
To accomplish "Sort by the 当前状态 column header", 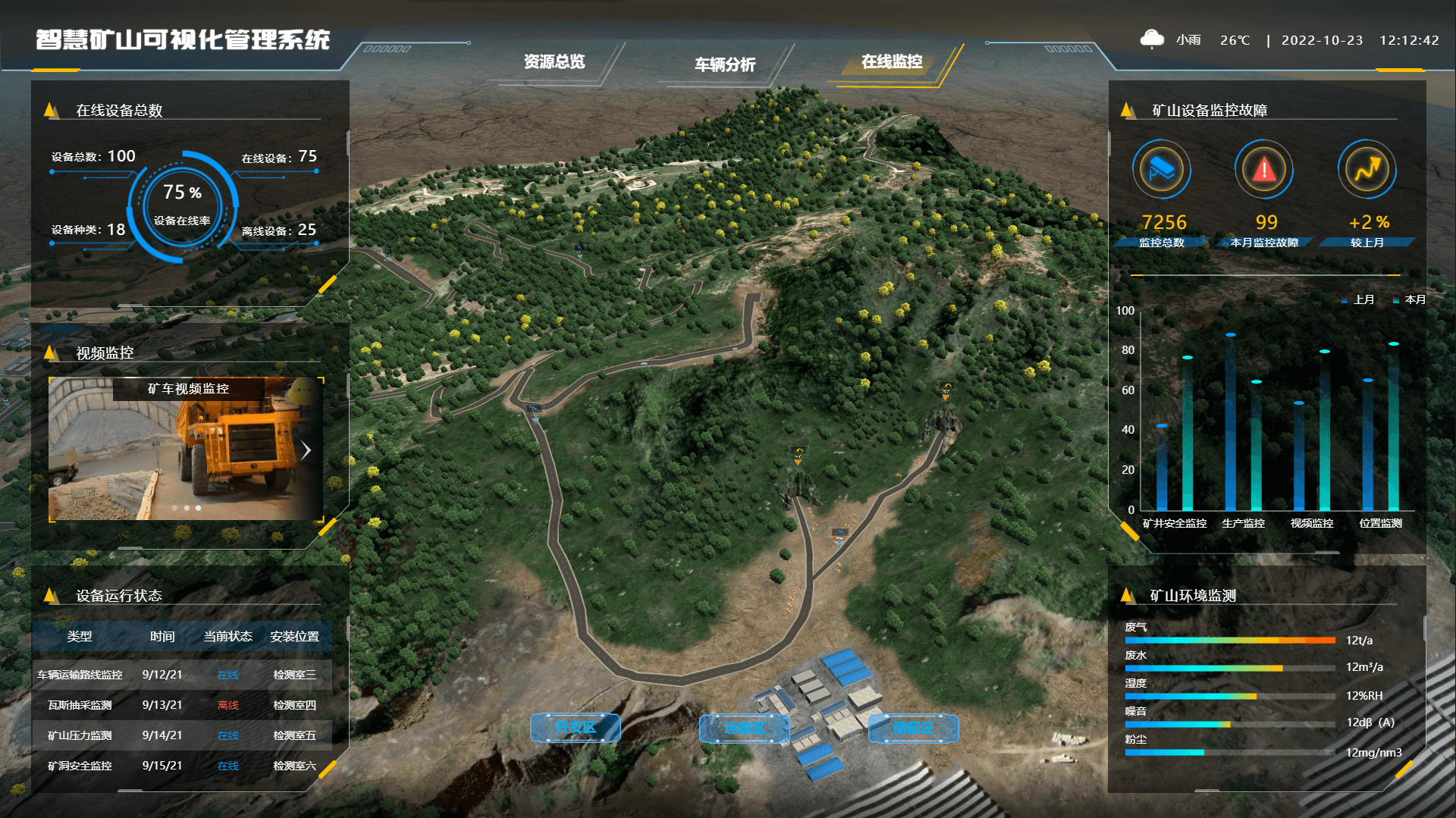I will click(x=227, y=637).
